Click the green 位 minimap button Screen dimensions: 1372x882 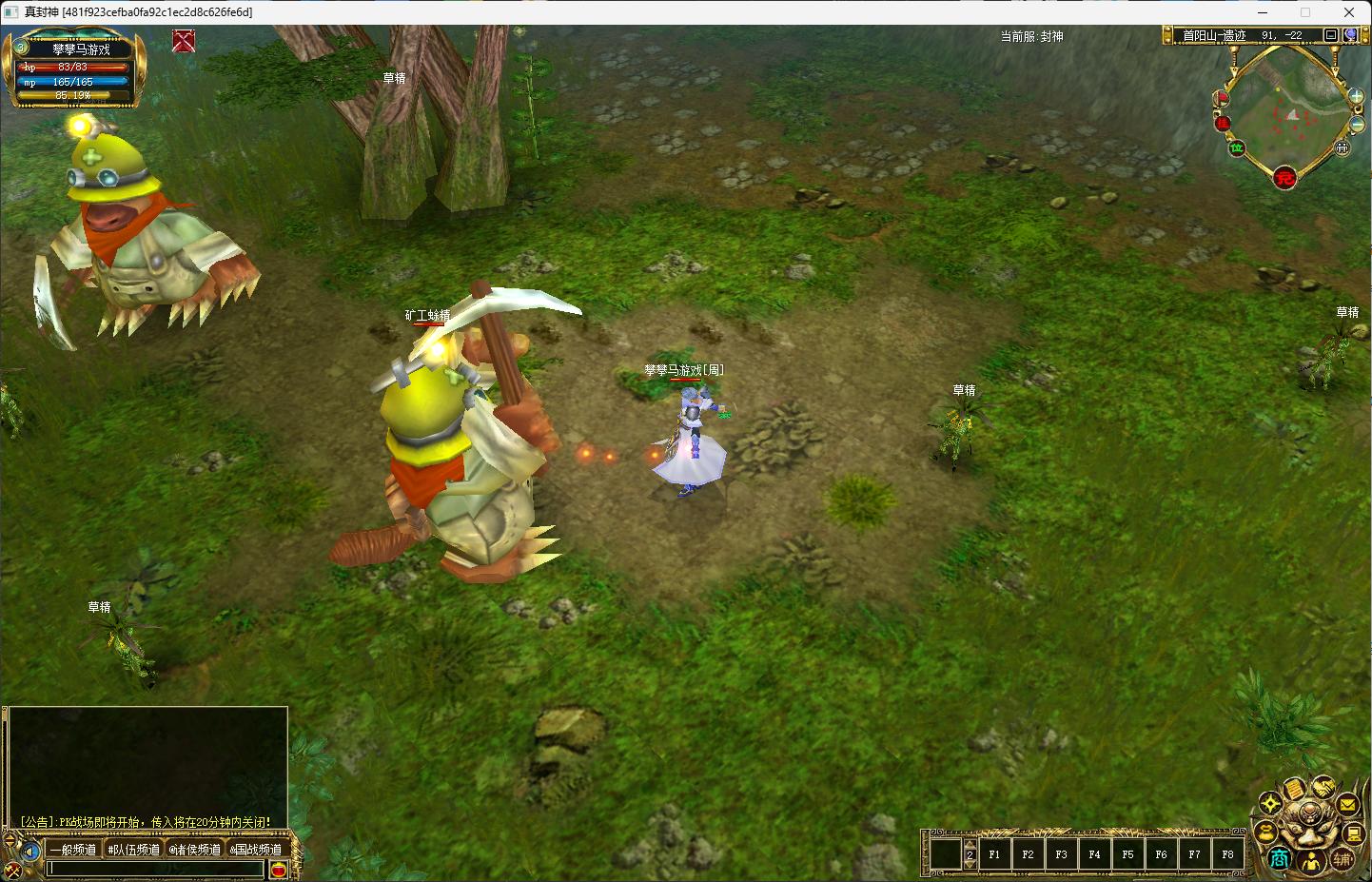pos(1237,147)
